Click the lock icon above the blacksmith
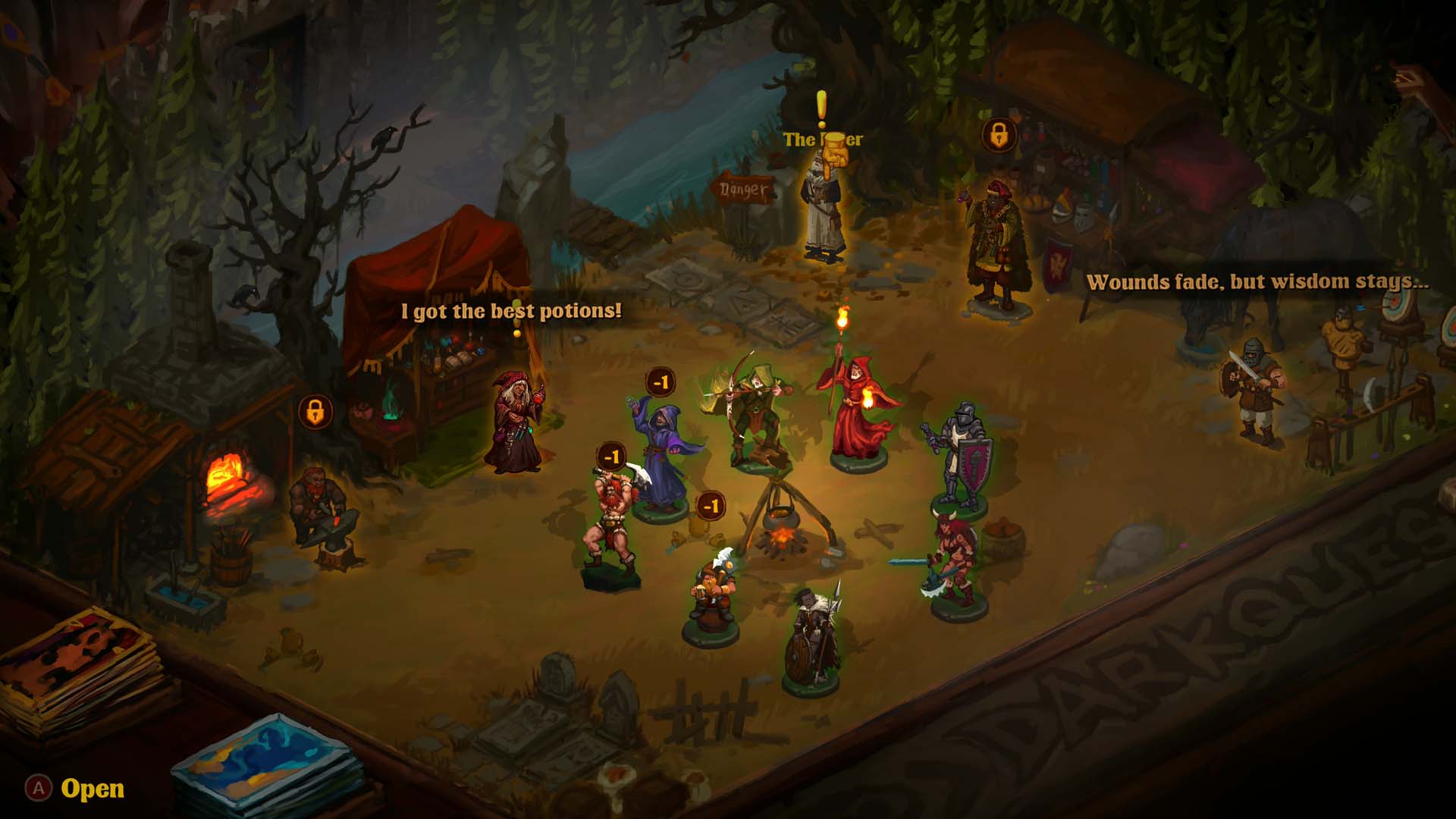Image resolution: width=1456 pixels, height=819 pixels. coord(315,413)
